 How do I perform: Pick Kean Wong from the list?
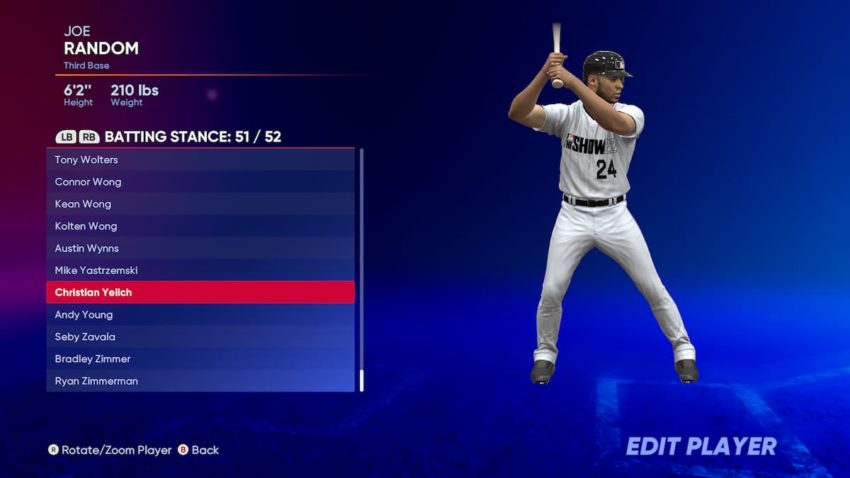[x=200, y=204]
